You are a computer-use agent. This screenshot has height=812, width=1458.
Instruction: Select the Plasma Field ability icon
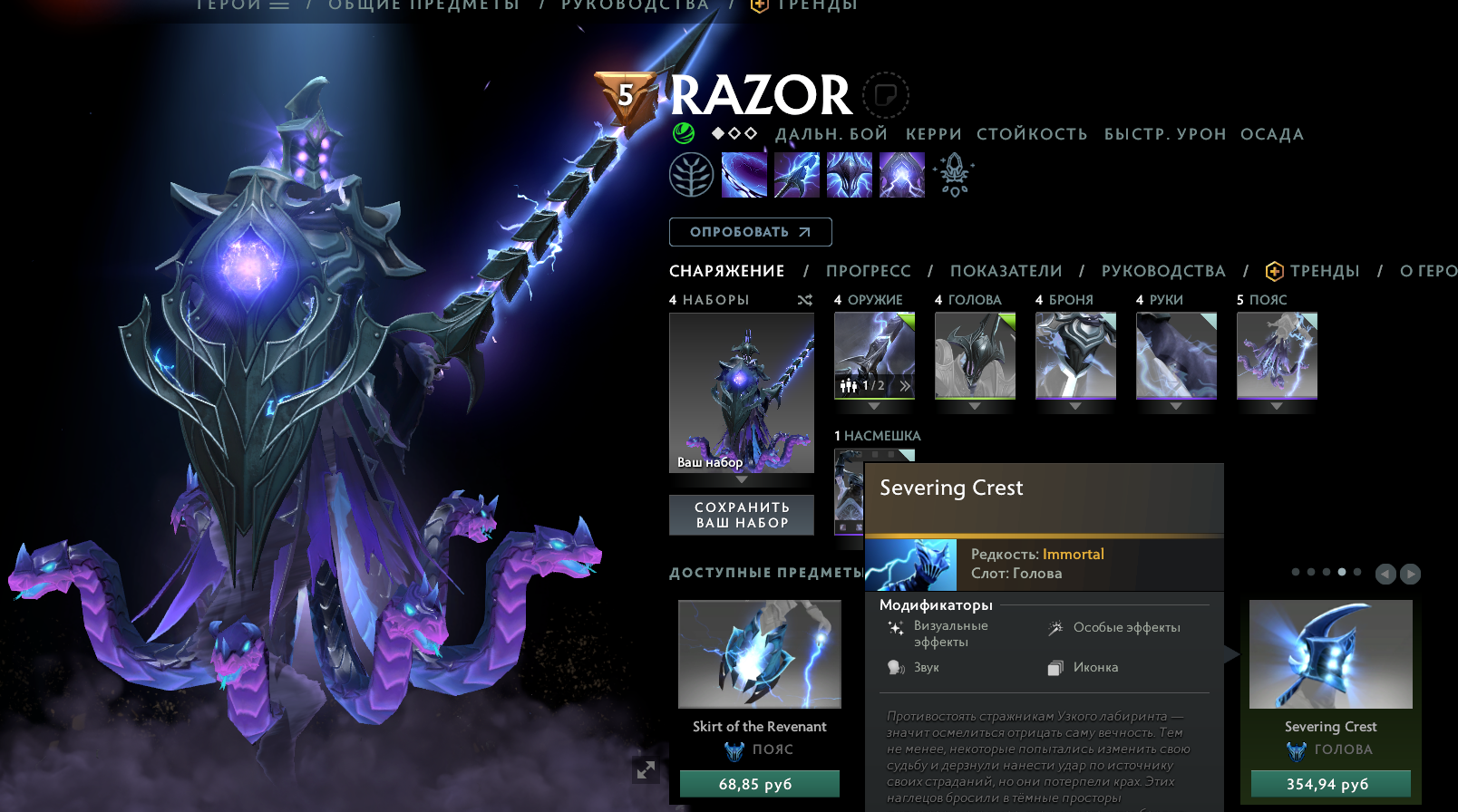(x=744, y=174)
